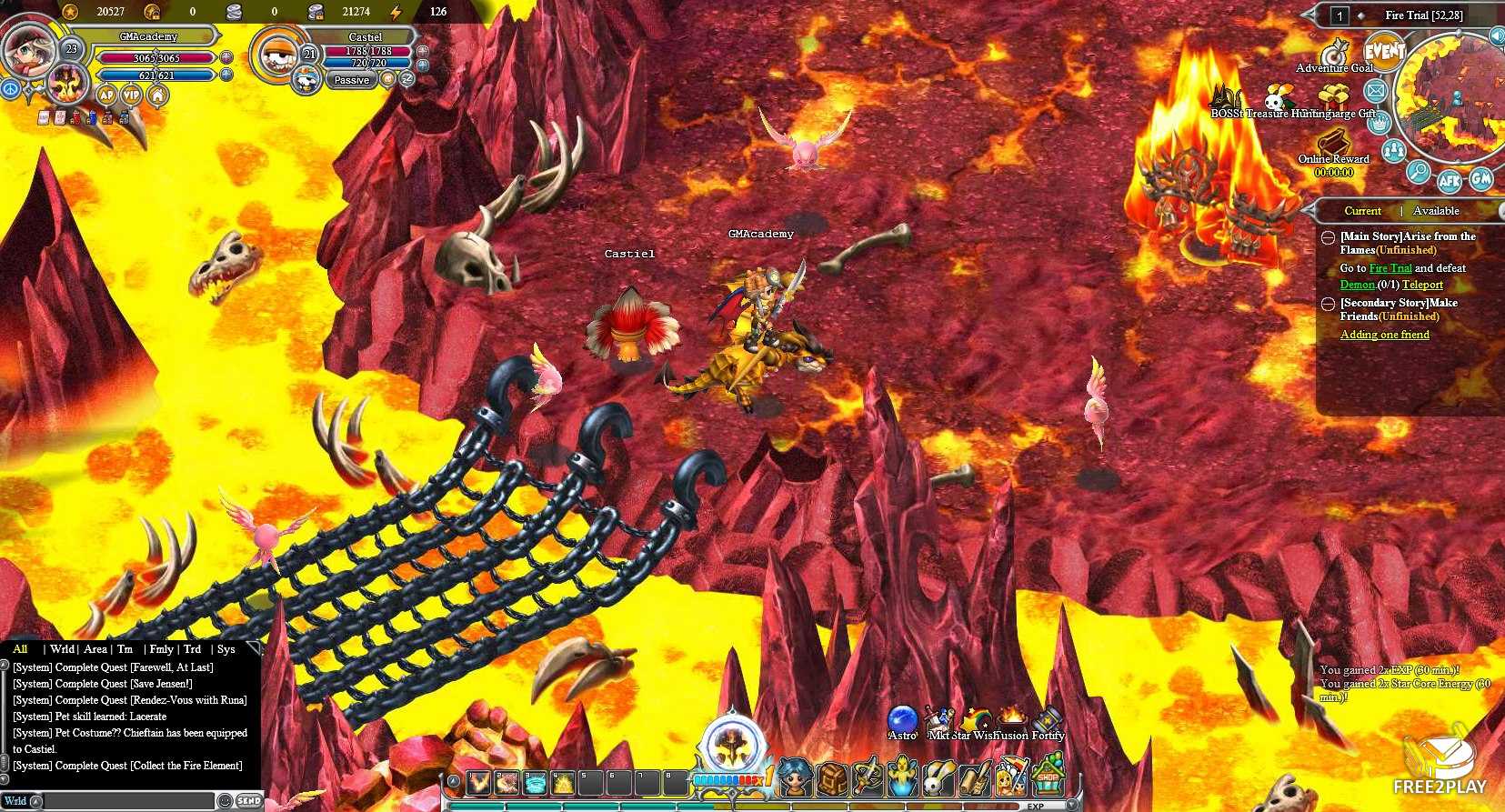Open the Fortify hammer icon
Image resolution: width=1505 pixels, height=812 pixels.
pos(1048,722)
